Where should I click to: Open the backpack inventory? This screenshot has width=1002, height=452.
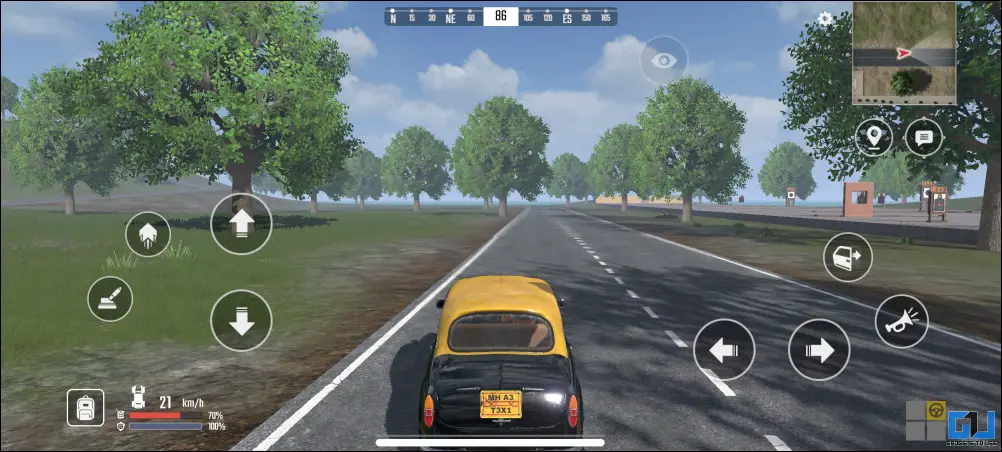point(85,406)
